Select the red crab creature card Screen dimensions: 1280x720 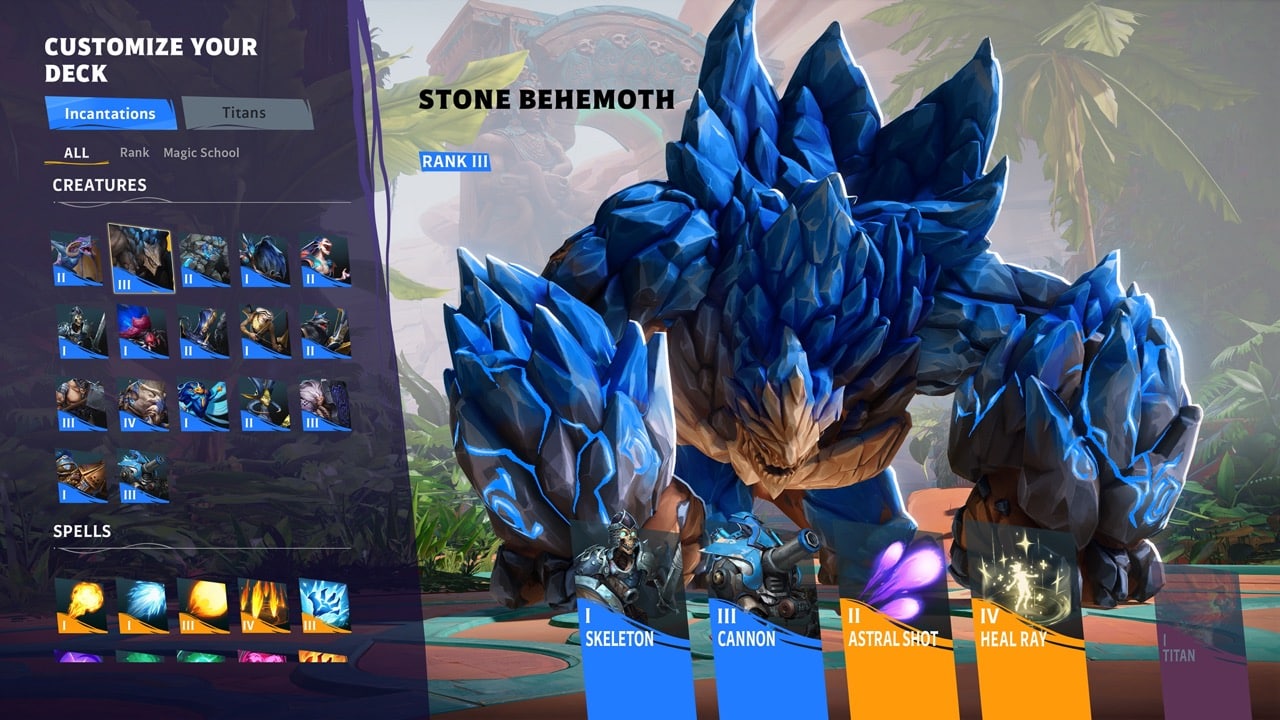pos(142,331)
